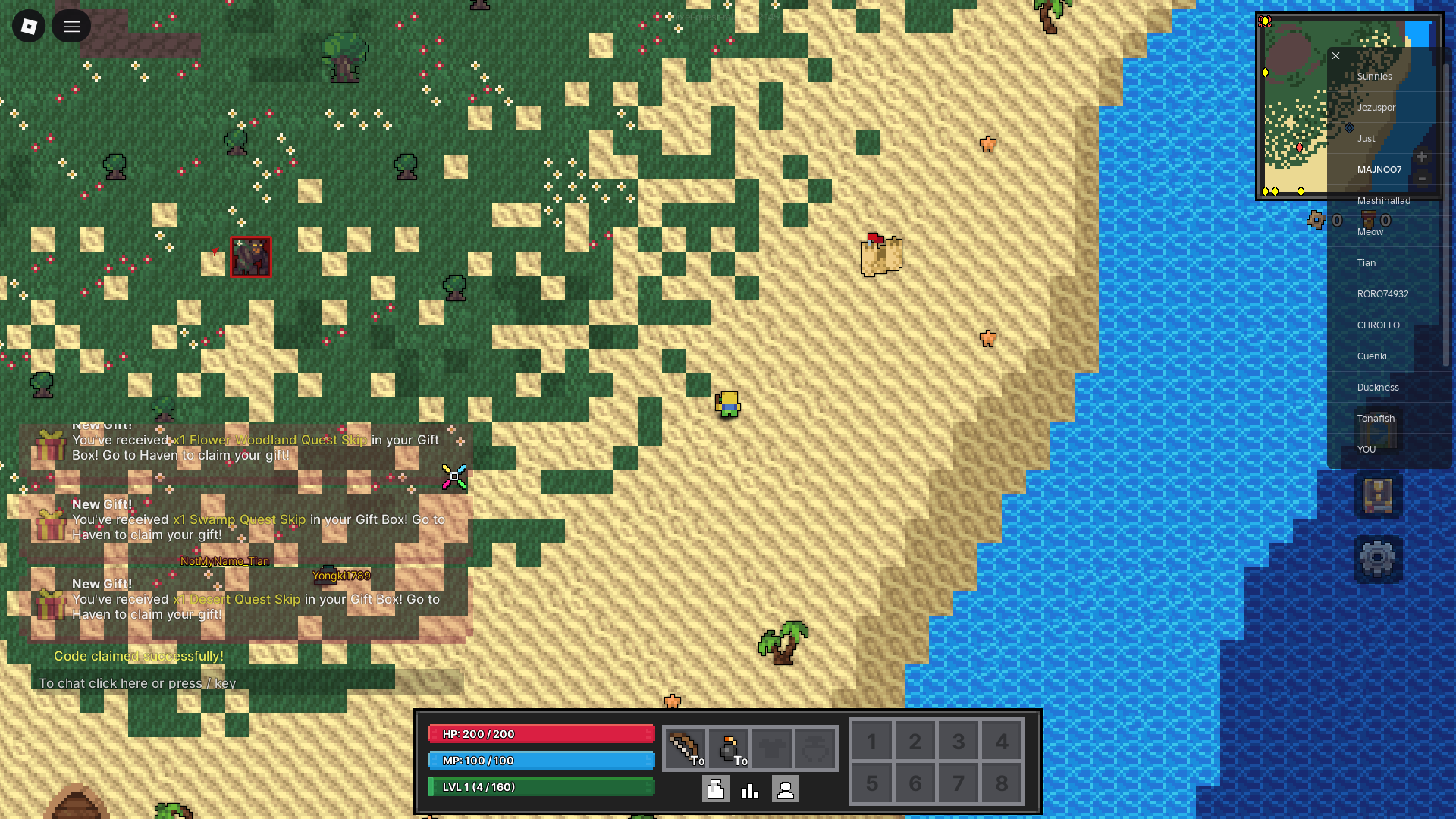Select the bomb item slot
This screenshot has height=819, width=1456.
pyautogui.click(x=730, y=748)
